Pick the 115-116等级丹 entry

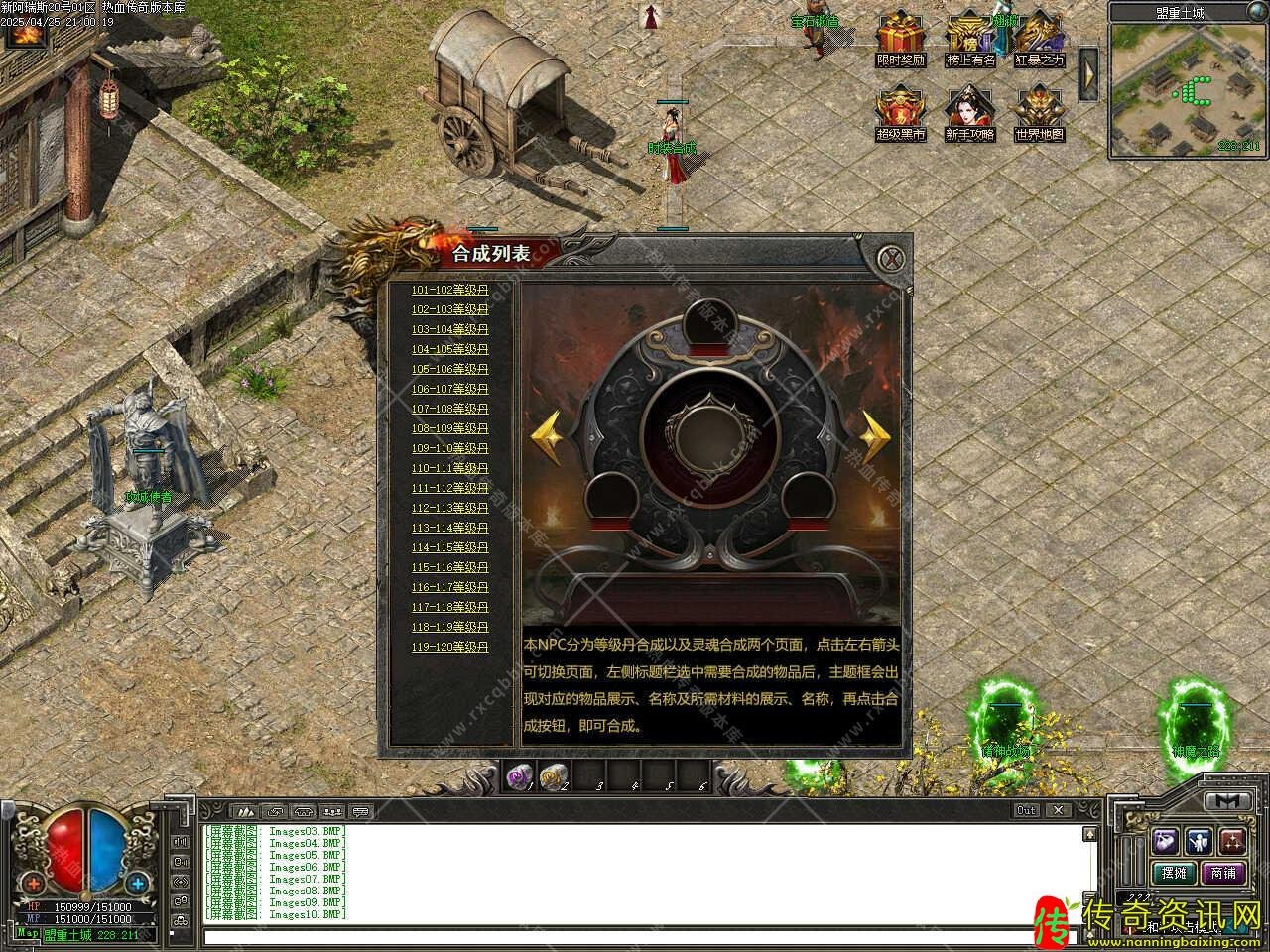click(x=450, y=567)
